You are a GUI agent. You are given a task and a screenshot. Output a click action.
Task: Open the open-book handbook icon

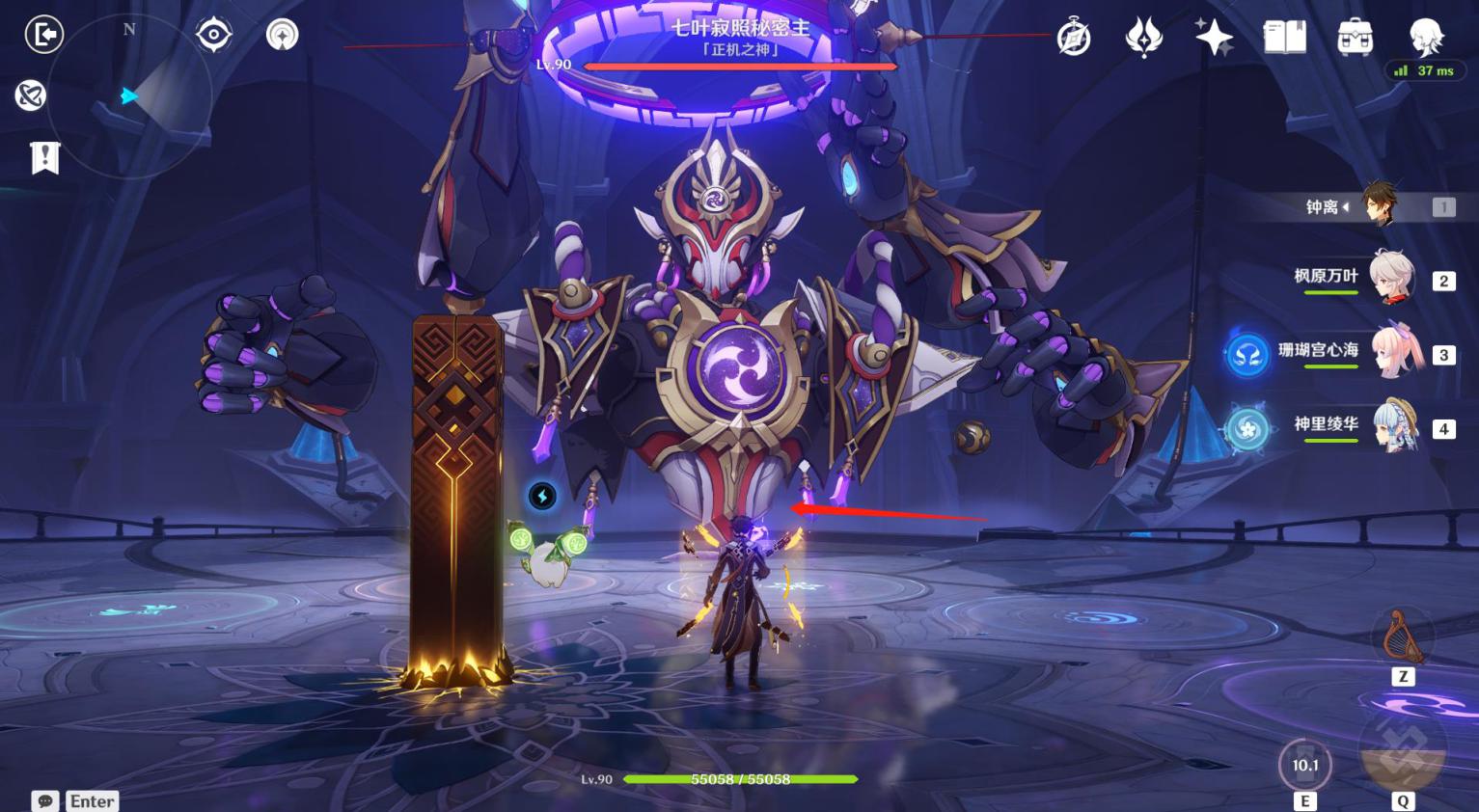(1284, 38)
